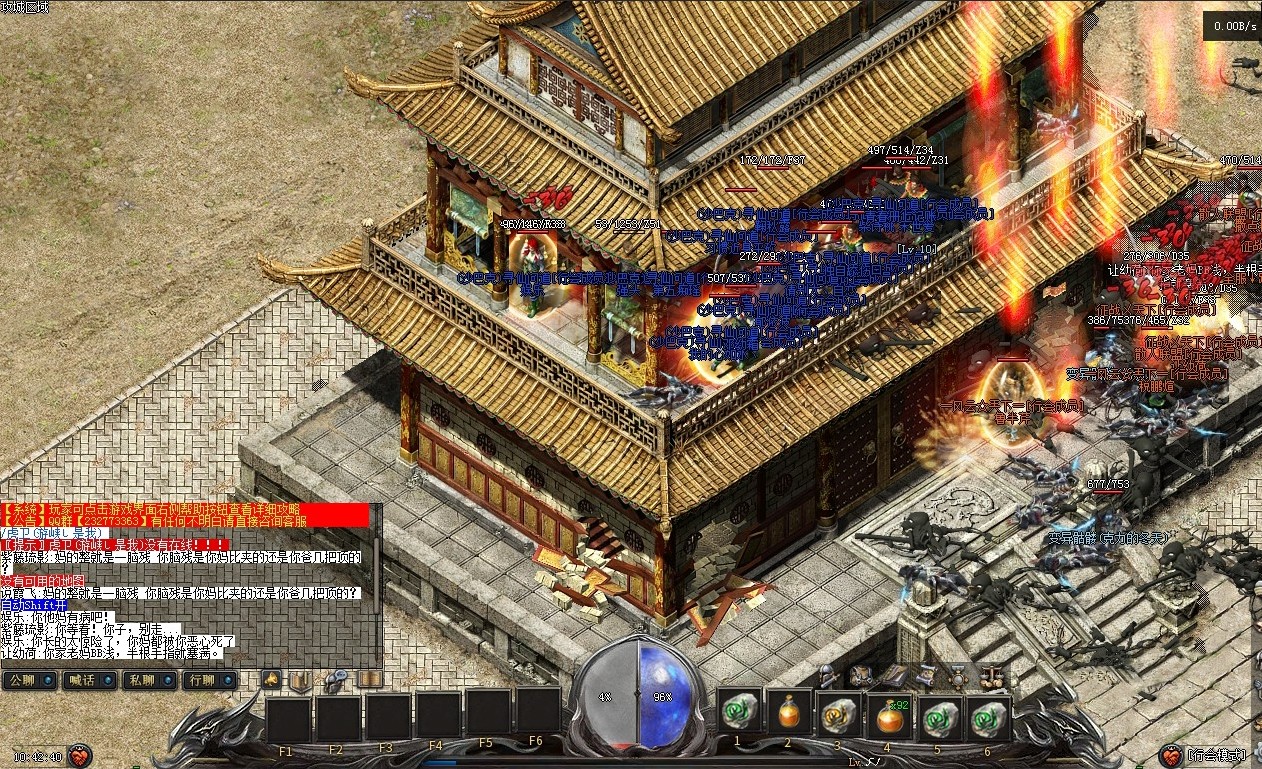1262x769 pixels.
Task: Open the character helmet menu icon
Action: click(x=827, y=675)
